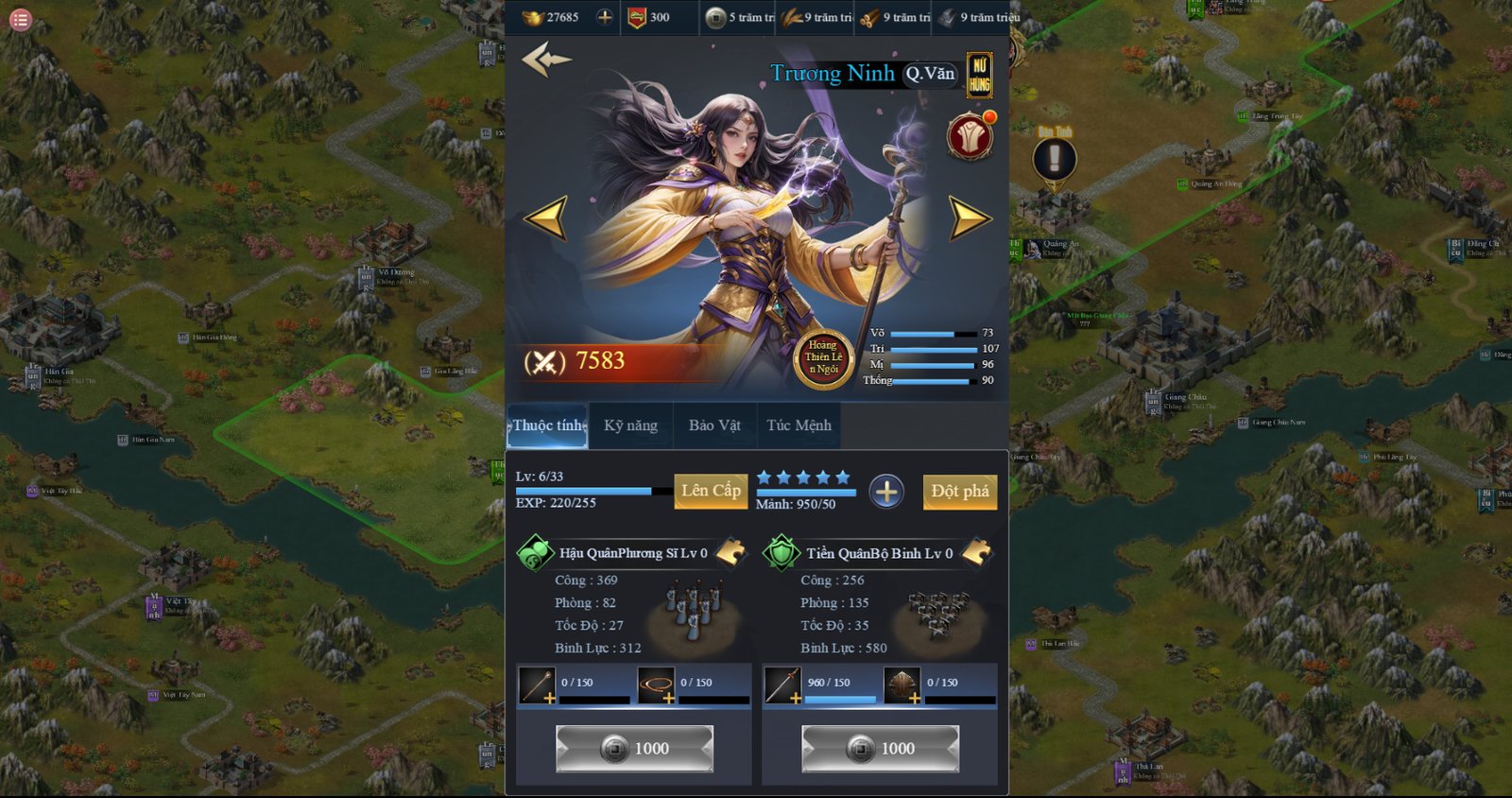
Task: Open the Kỹ năng tab
Action: click(630, 425)
